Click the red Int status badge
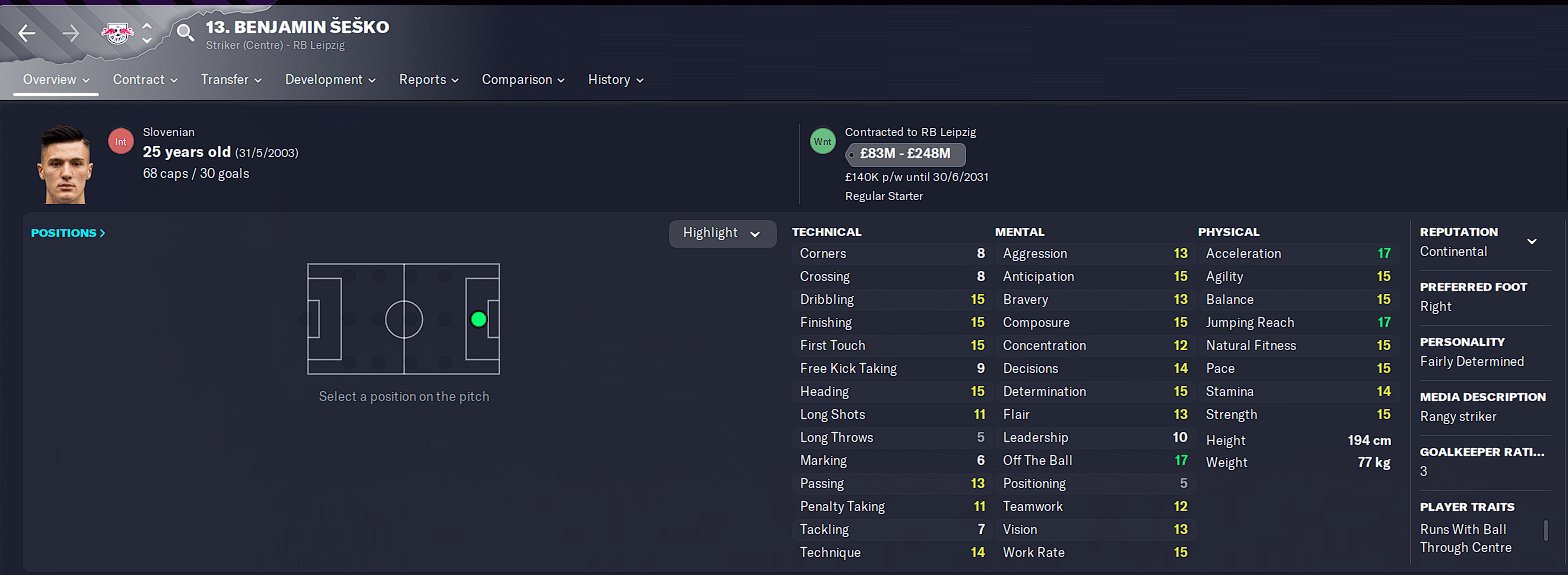1568x575 pixels. (121, 142)
